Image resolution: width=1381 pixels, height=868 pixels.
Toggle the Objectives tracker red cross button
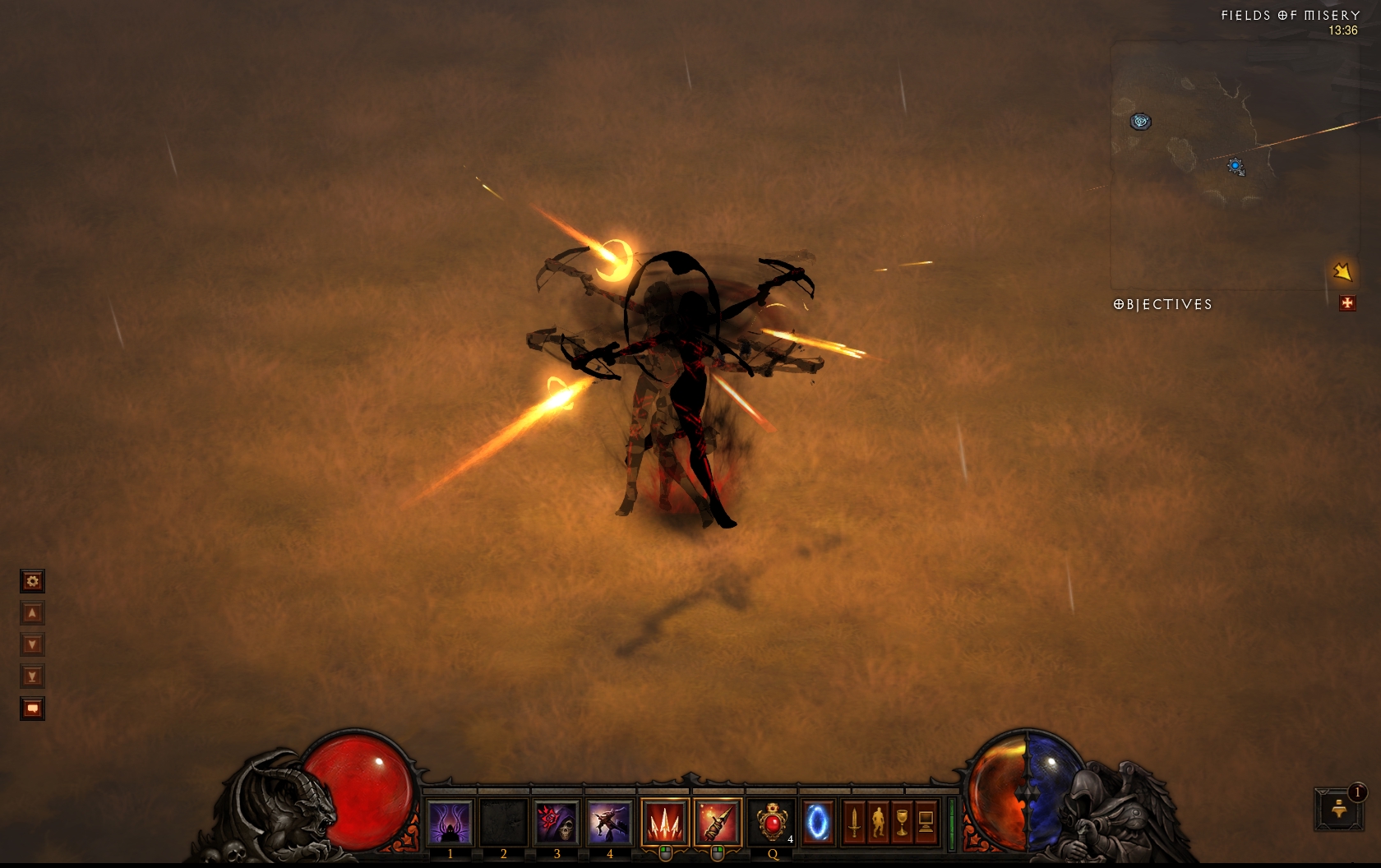pyautogui.click(x=1347, y=303)
